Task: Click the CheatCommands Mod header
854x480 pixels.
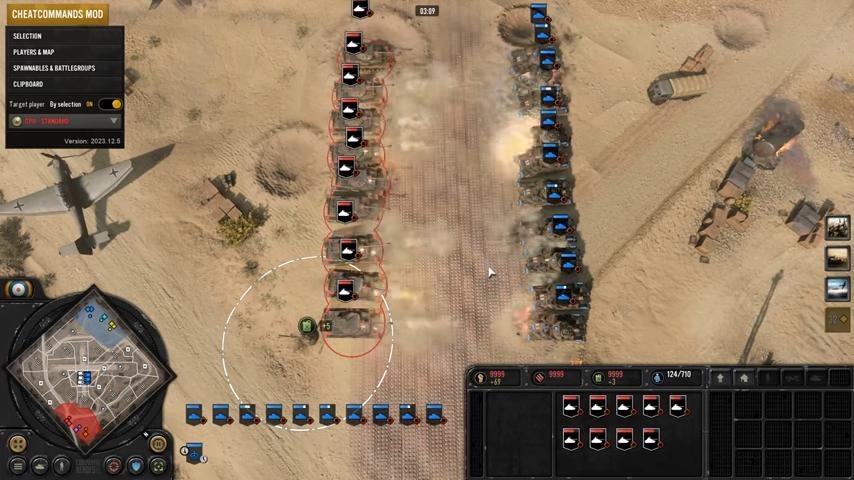Action: tap(57, 14)
